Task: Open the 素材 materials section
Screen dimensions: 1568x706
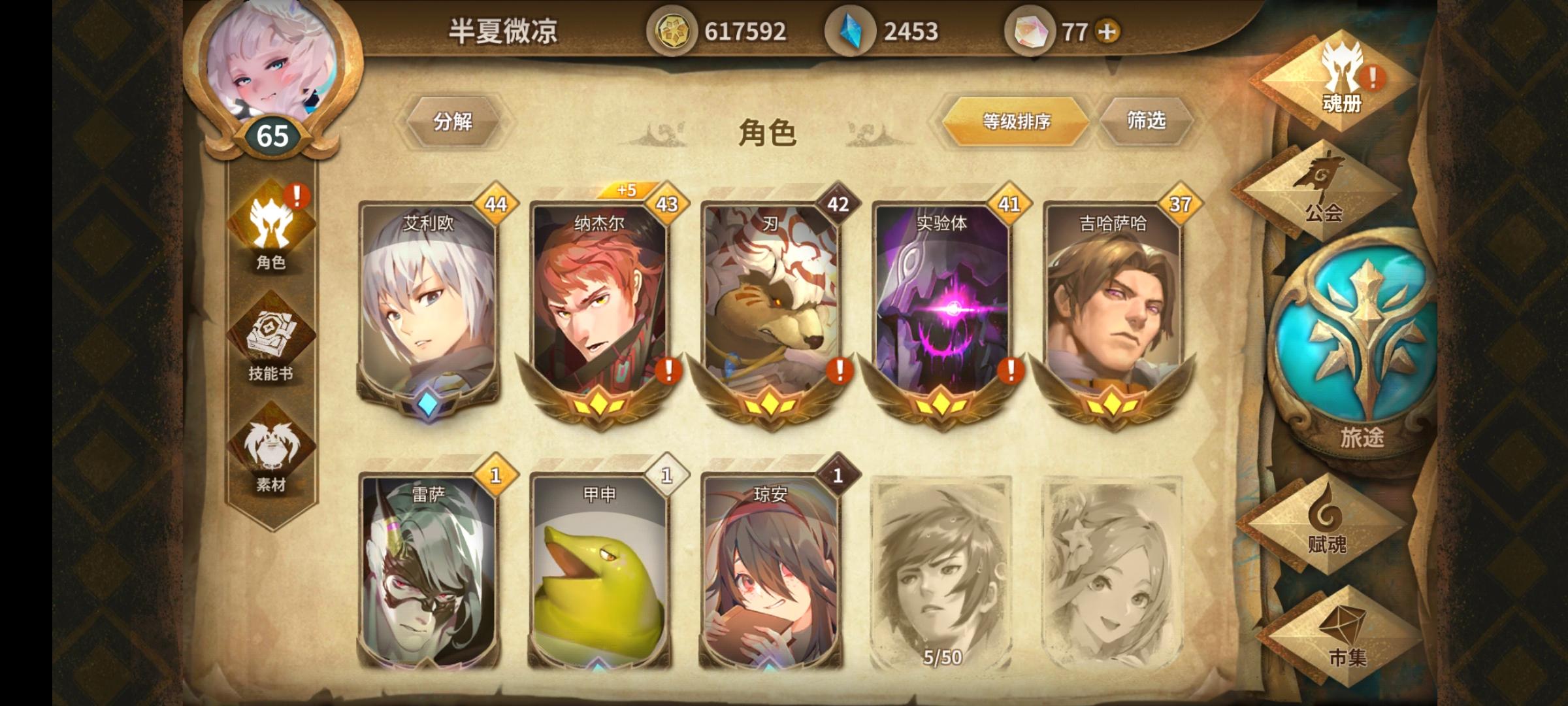Action: [x=272, y=458]
